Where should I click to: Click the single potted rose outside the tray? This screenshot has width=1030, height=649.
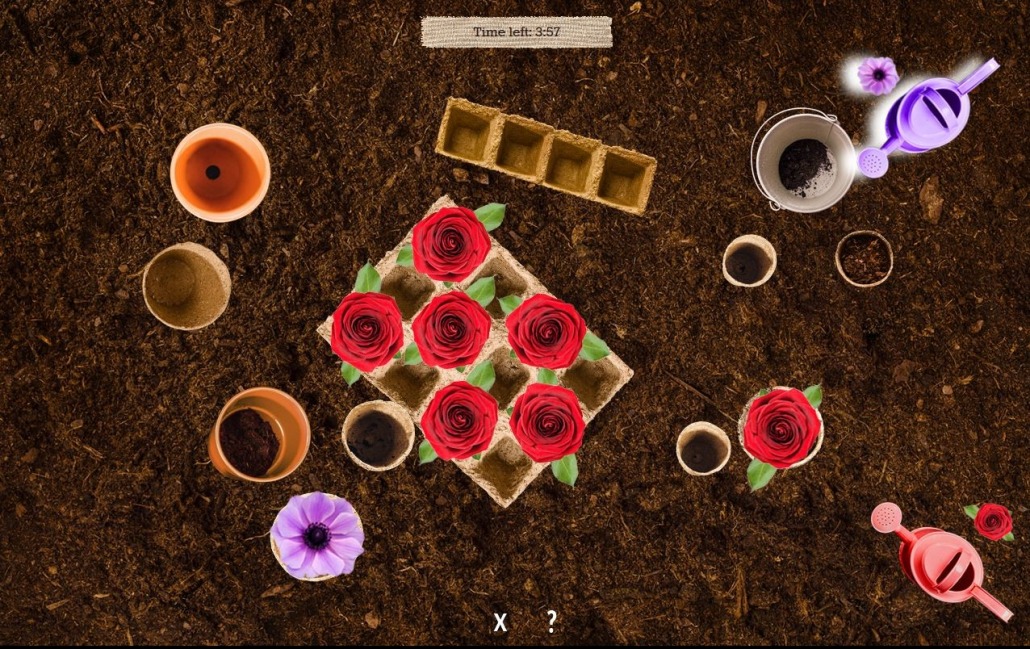781,428
